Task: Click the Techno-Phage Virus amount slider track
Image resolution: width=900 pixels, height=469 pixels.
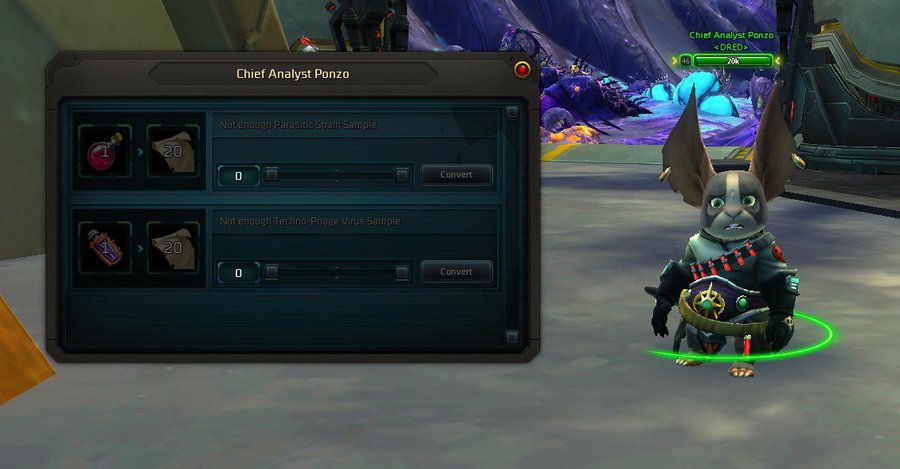Action: click(336, 272)
